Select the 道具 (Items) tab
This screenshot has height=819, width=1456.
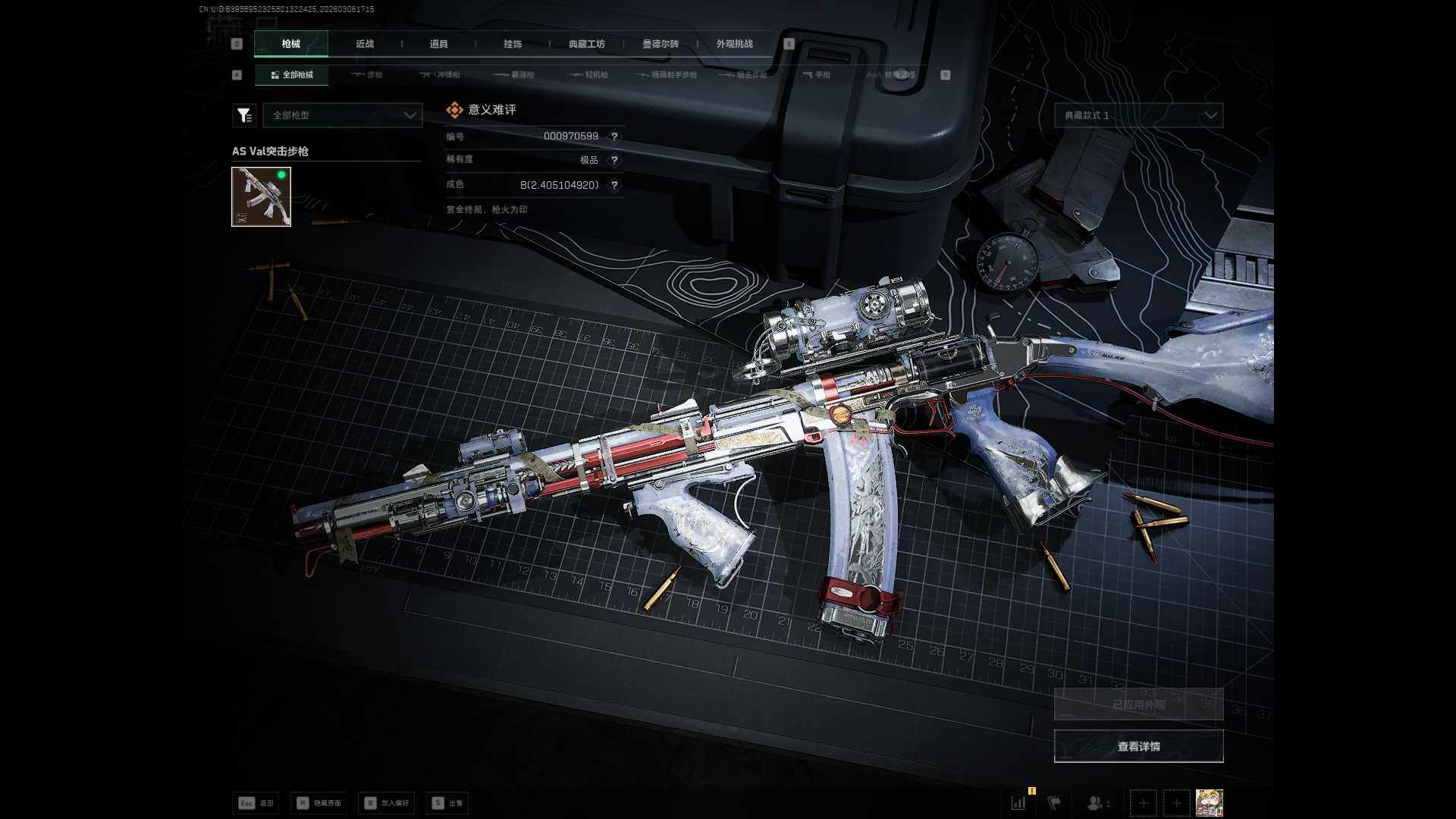[x=438, y=44]
